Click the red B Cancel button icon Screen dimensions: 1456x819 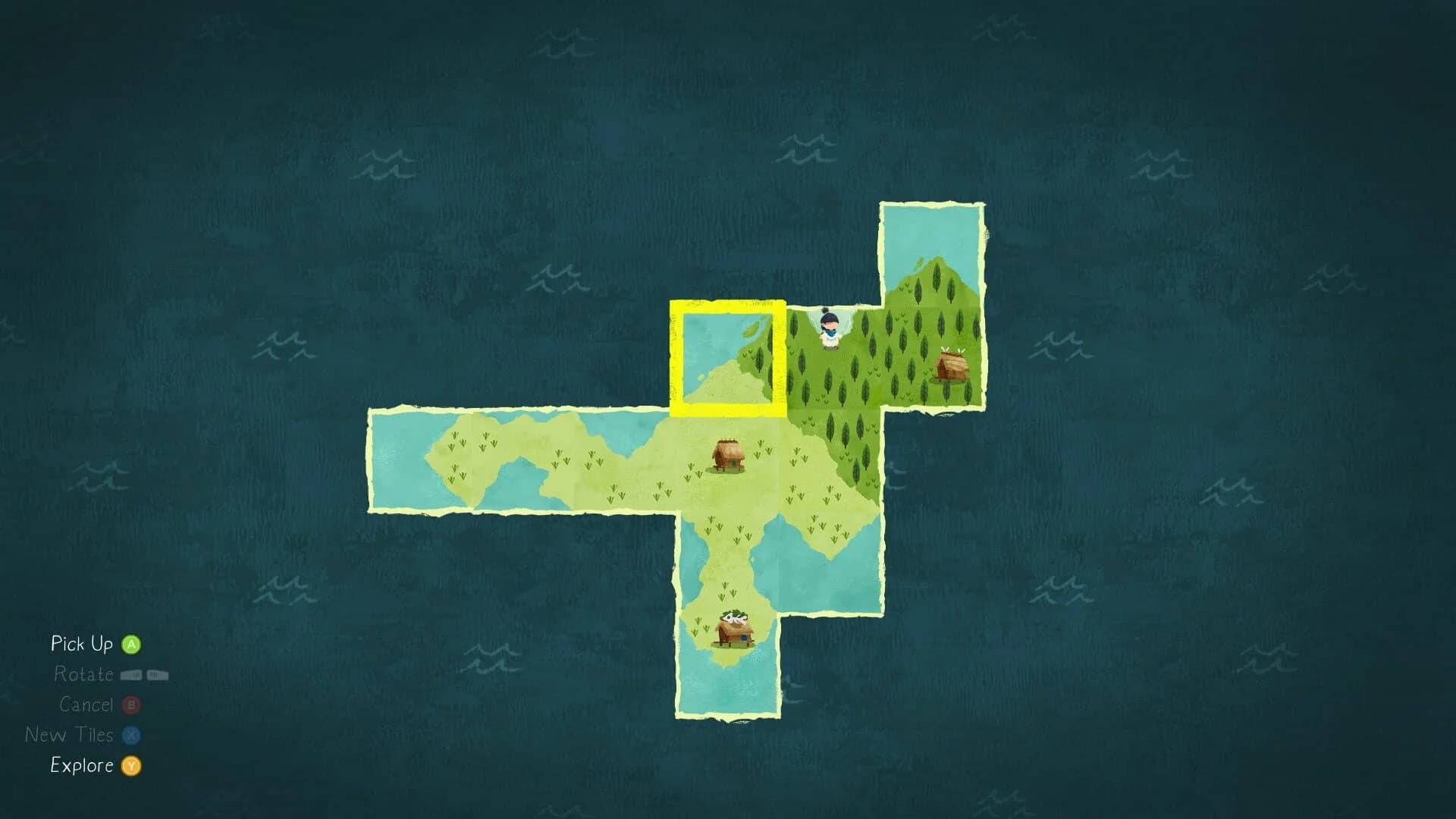[x=130, y=704]
